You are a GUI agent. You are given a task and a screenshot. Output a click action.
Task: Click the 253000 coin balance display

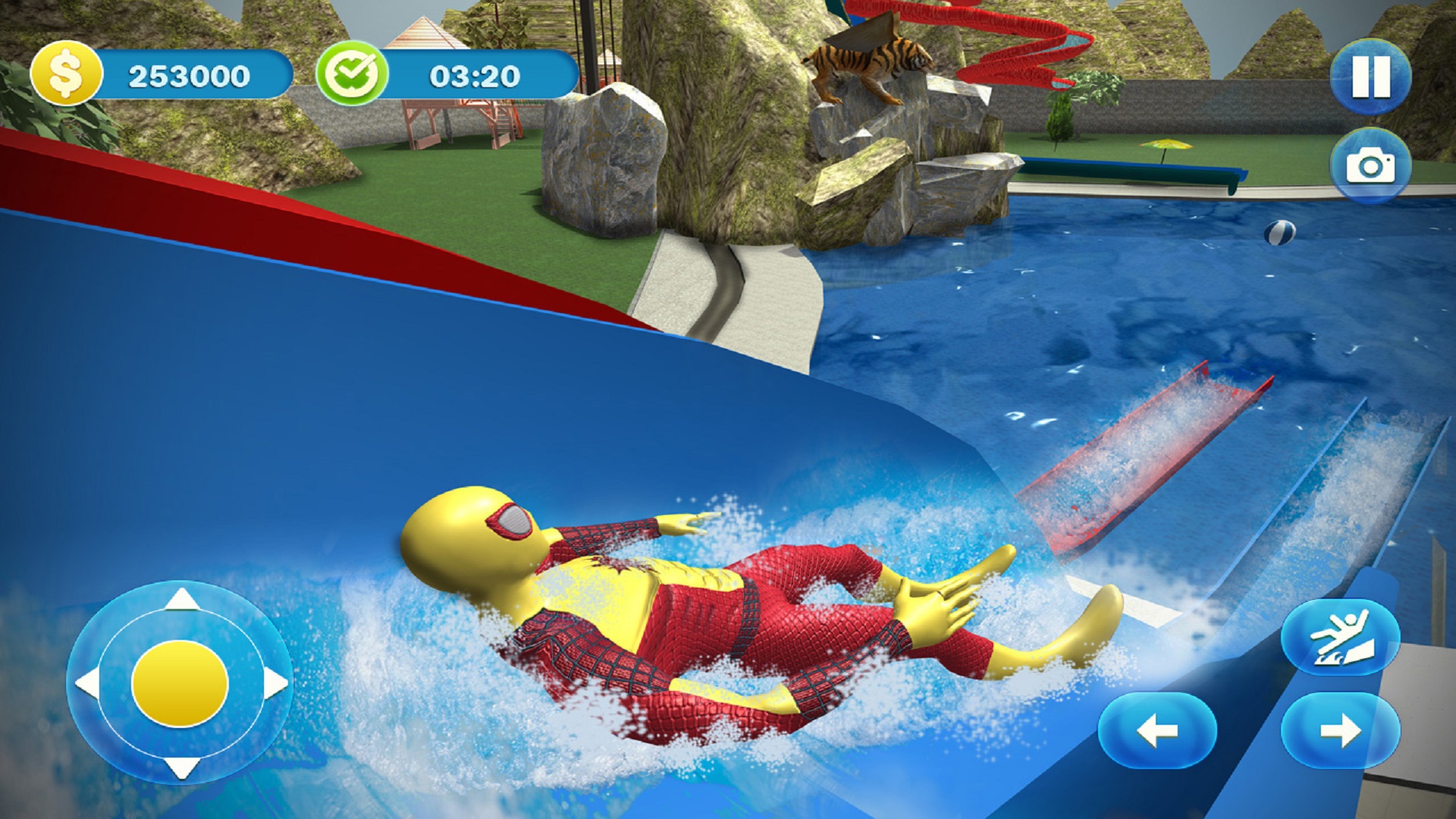(190, 74)
